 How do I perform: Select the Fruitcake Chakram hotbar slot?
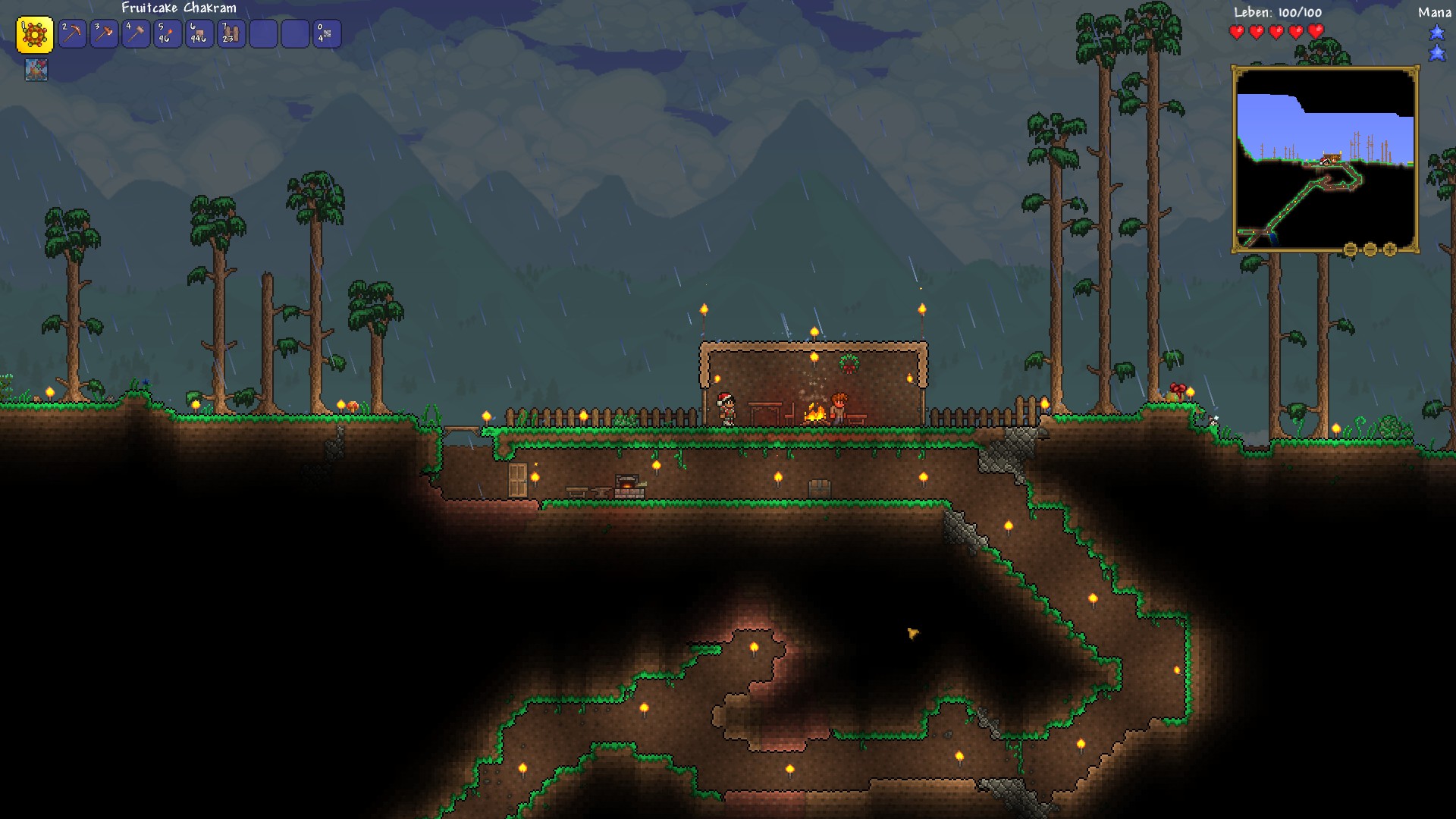(x=35, y=34)
